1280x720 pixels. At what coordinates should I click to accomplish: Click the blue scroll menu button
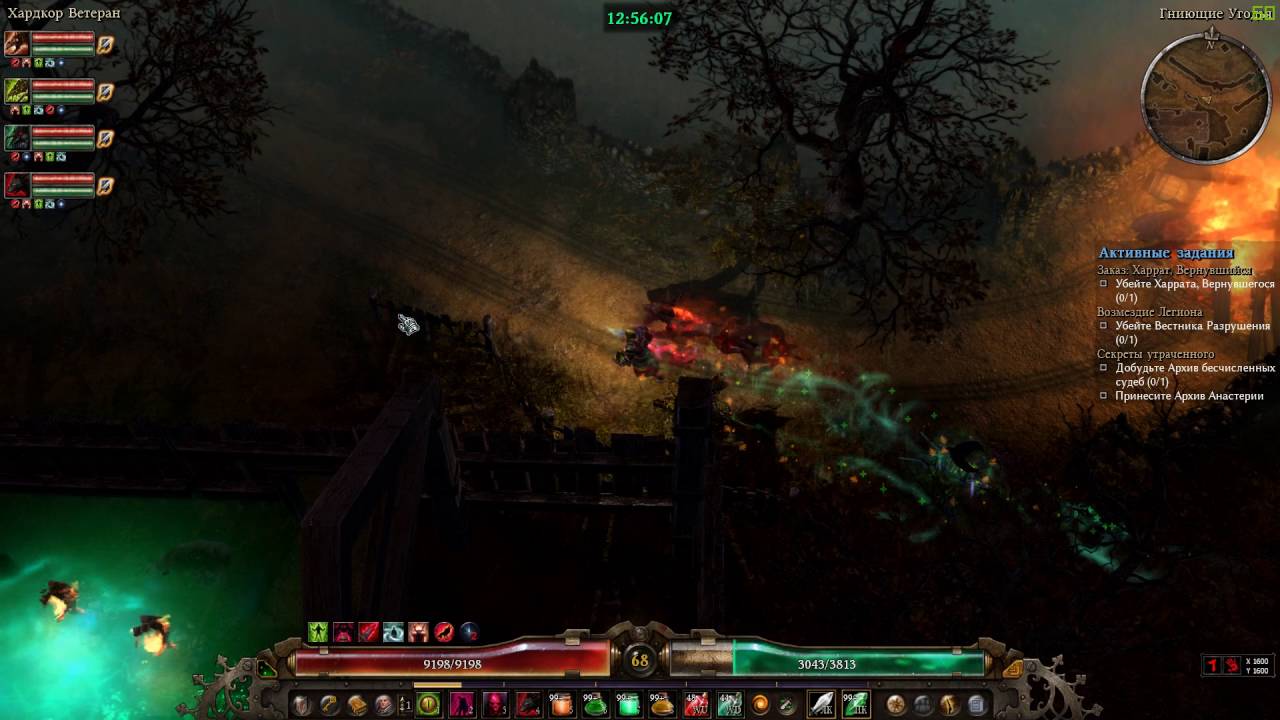(x=977, y=705)
